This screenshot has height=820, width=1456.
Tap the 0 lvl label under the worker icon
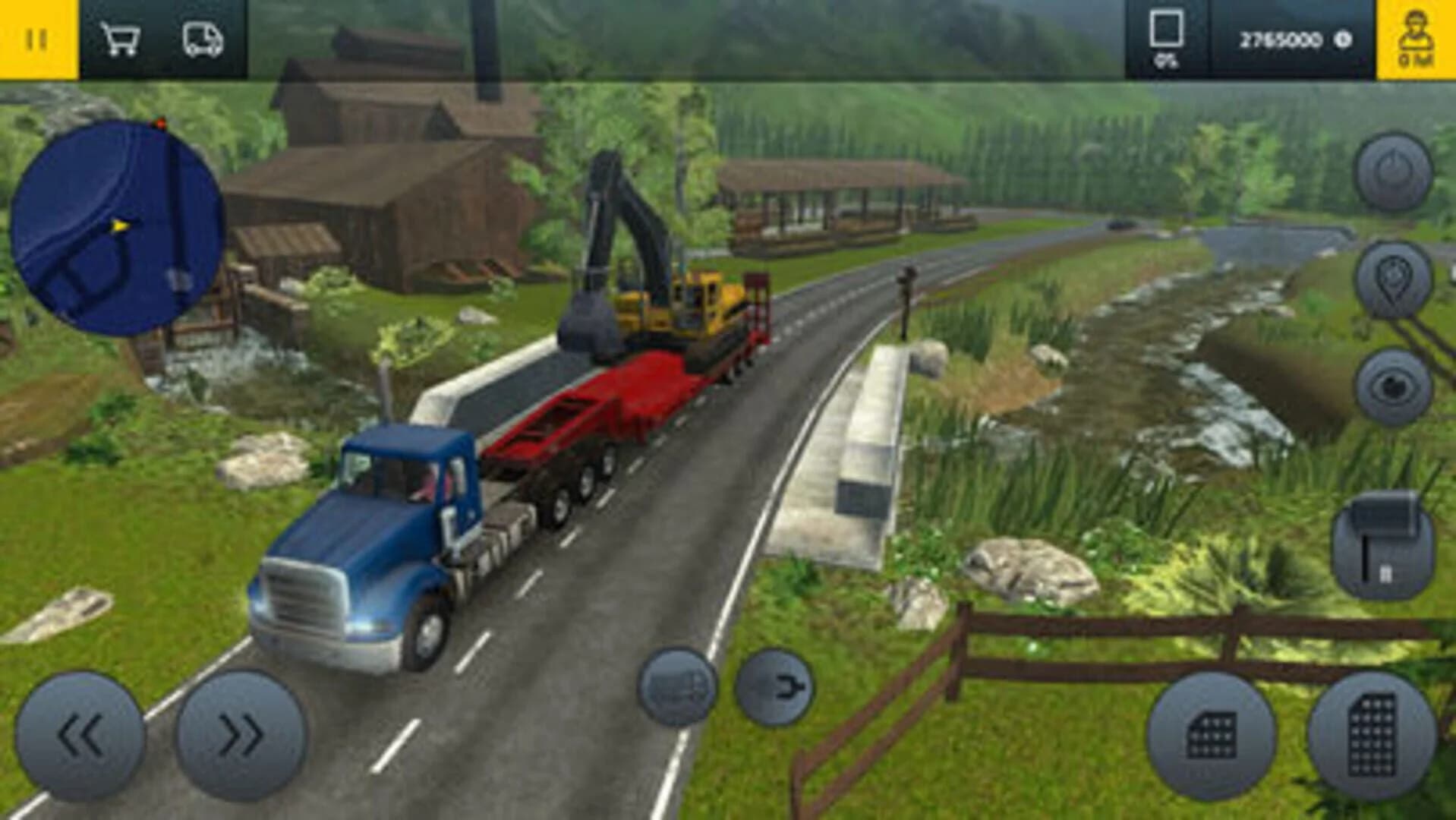pyautogui.click(x=1417, y=57)
